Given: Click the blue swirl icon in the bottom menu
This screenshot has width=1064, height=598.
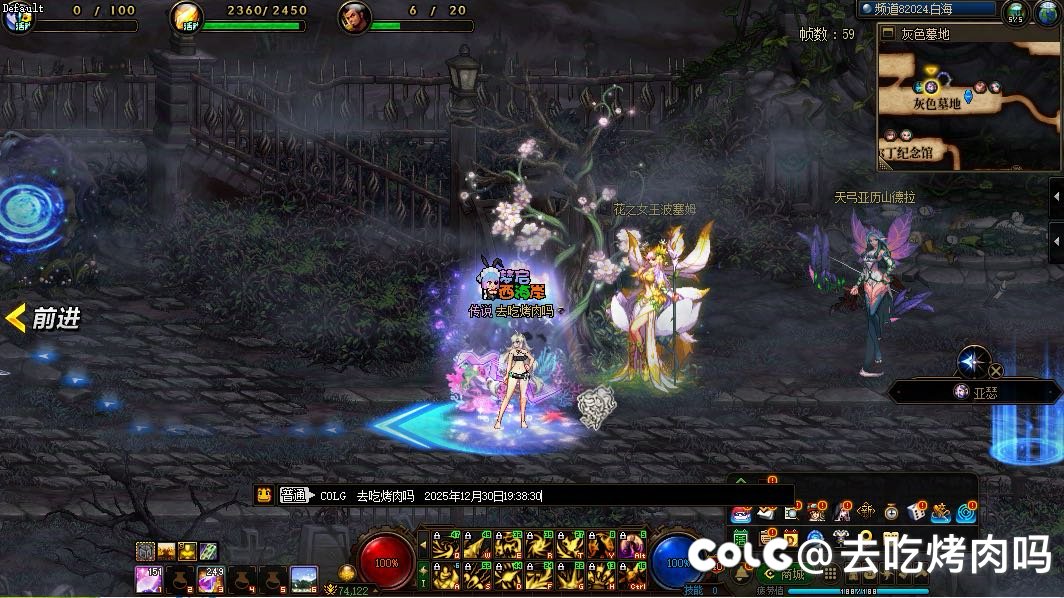Looking at the screenshot, I should point(966,513).
